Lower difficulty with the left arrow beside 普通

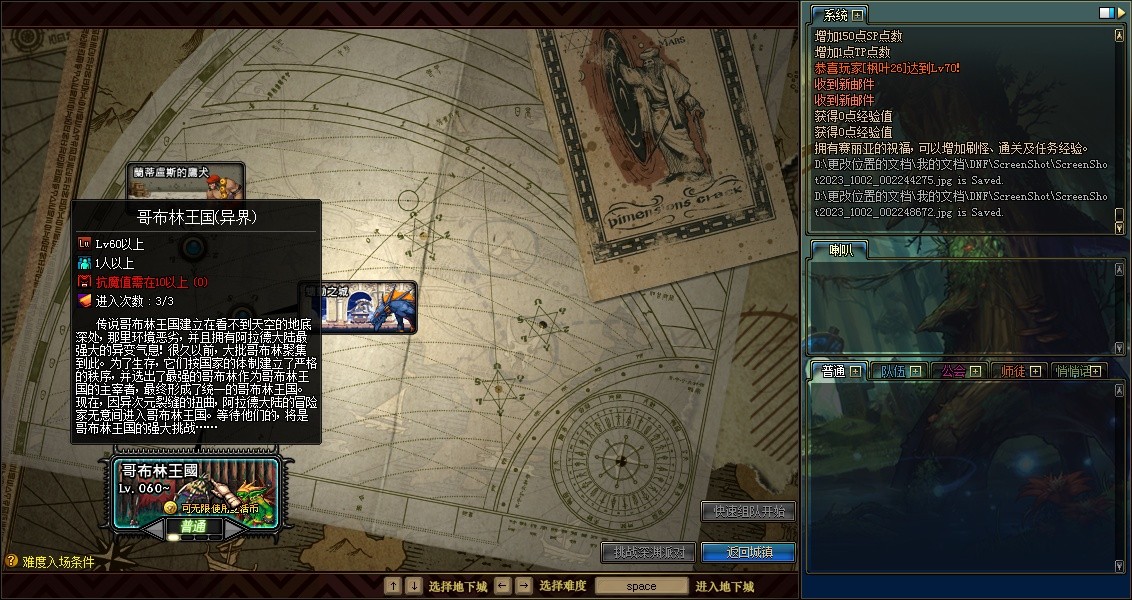[x=151, y=527]
